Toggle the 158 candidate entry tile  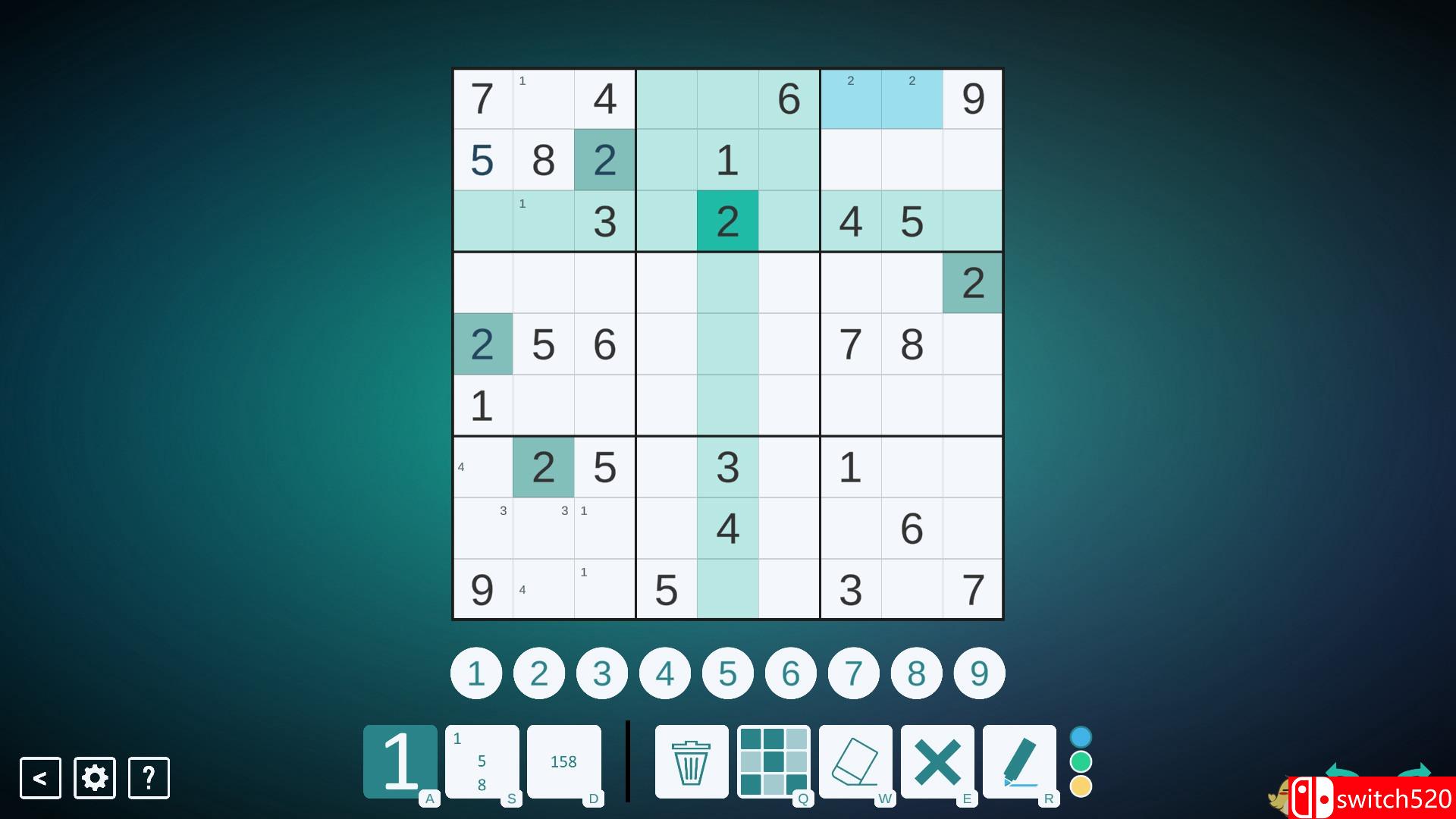click(564, 761)
